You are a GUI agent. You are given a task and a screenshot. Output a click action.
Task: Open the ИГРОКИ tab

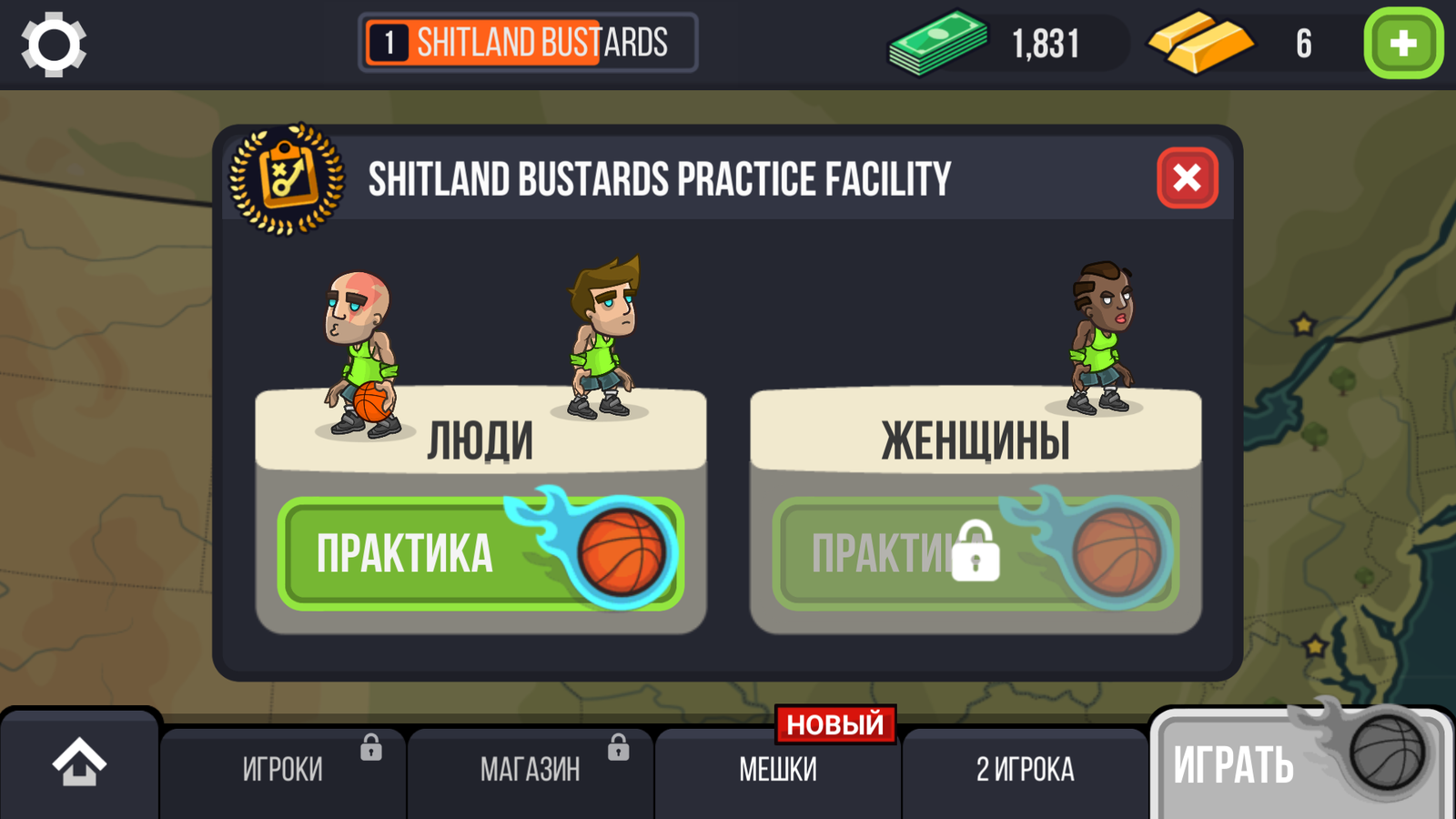(x=283, y=771)
